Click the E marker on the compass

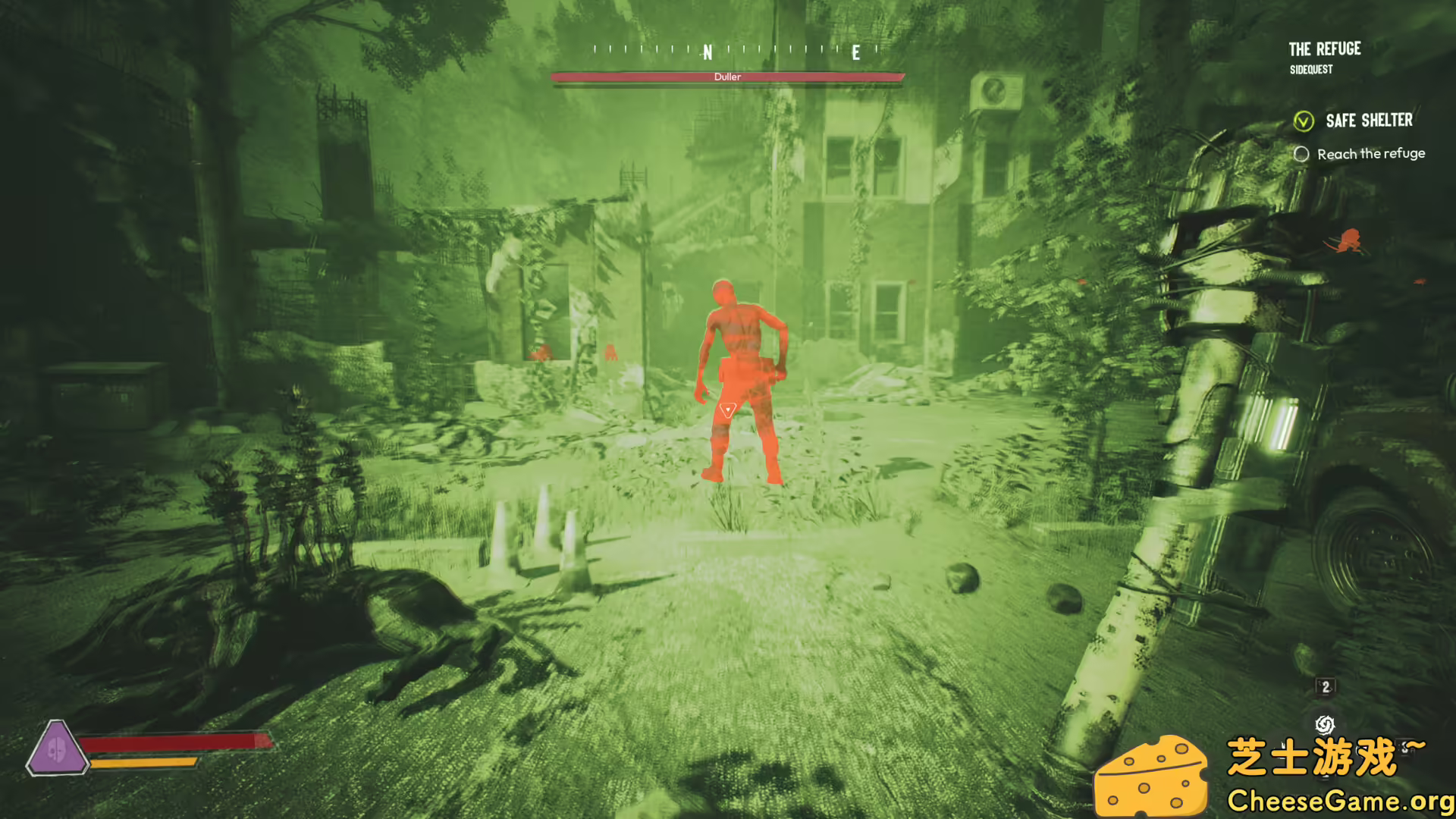tap(855, 53)
